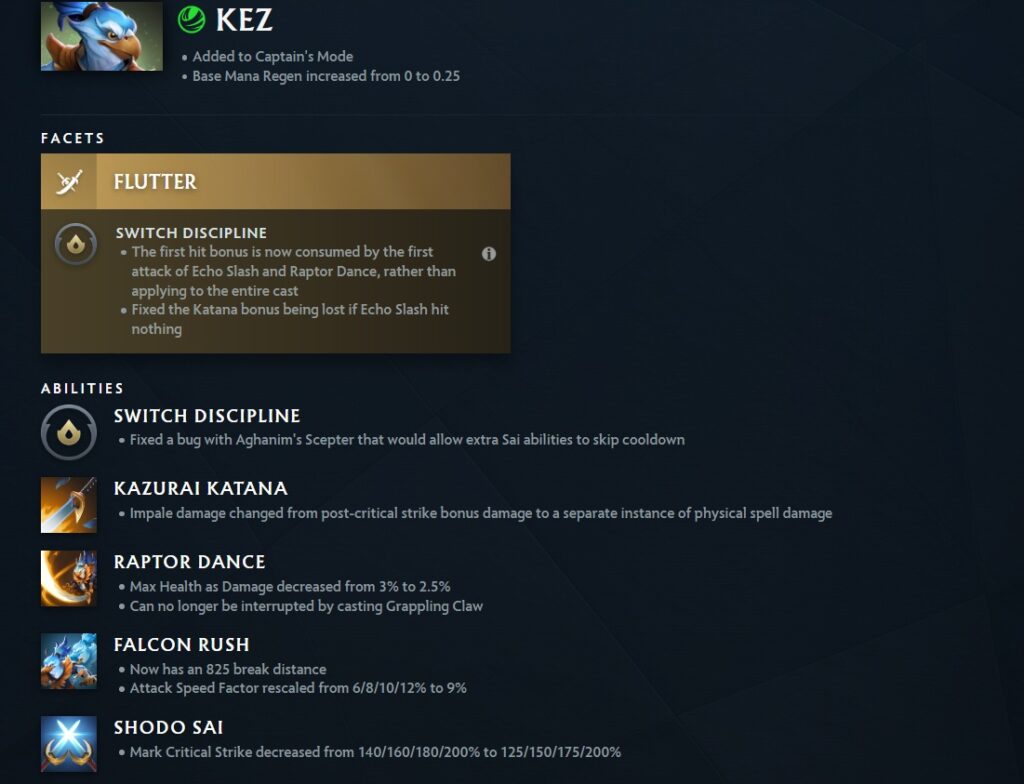The image size is (1024, 784).
Task: Show the info tooltip in Flutter facet
Action: (489, 254)
